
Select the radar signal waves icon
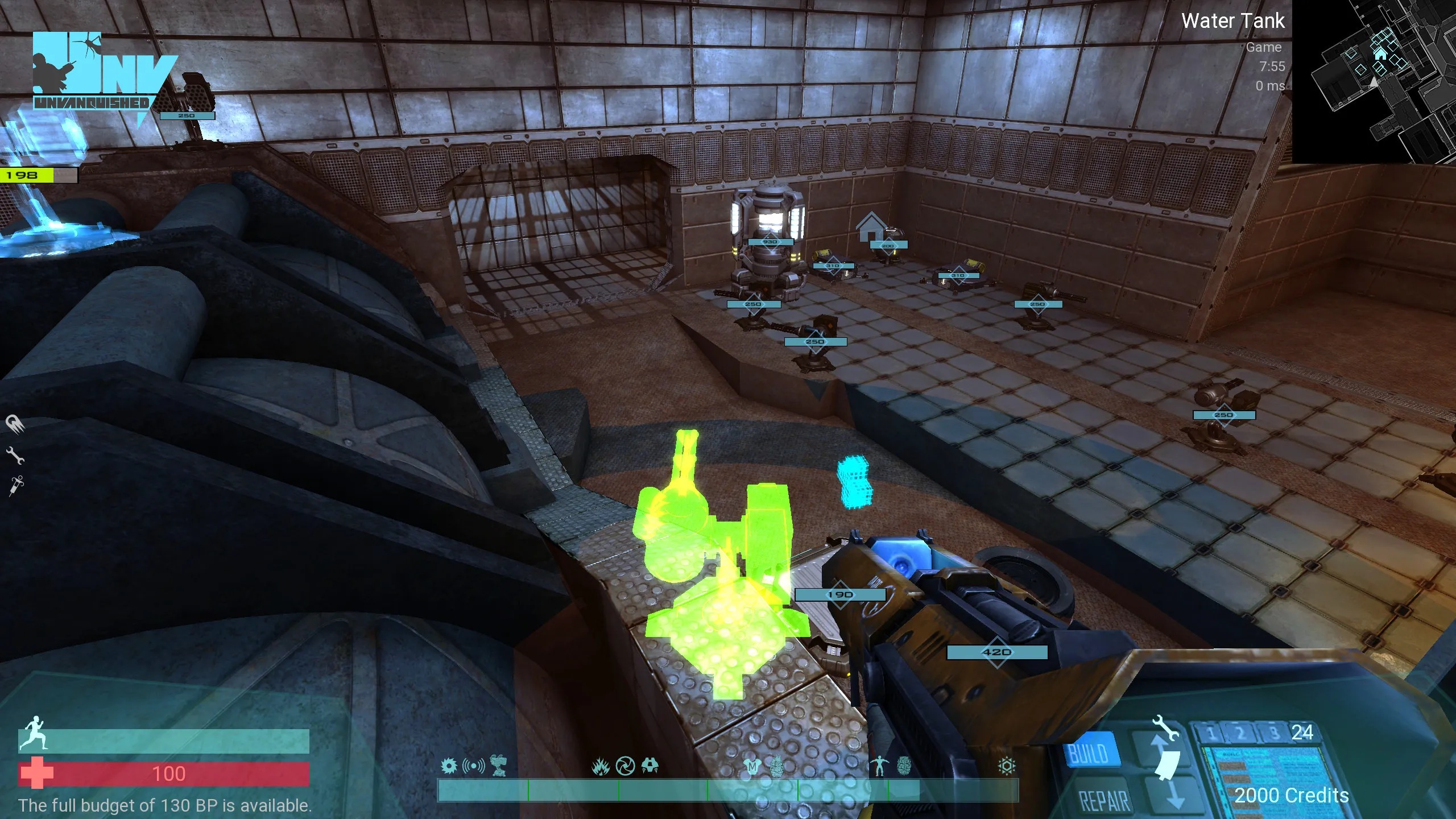click(x=473, y=766)
